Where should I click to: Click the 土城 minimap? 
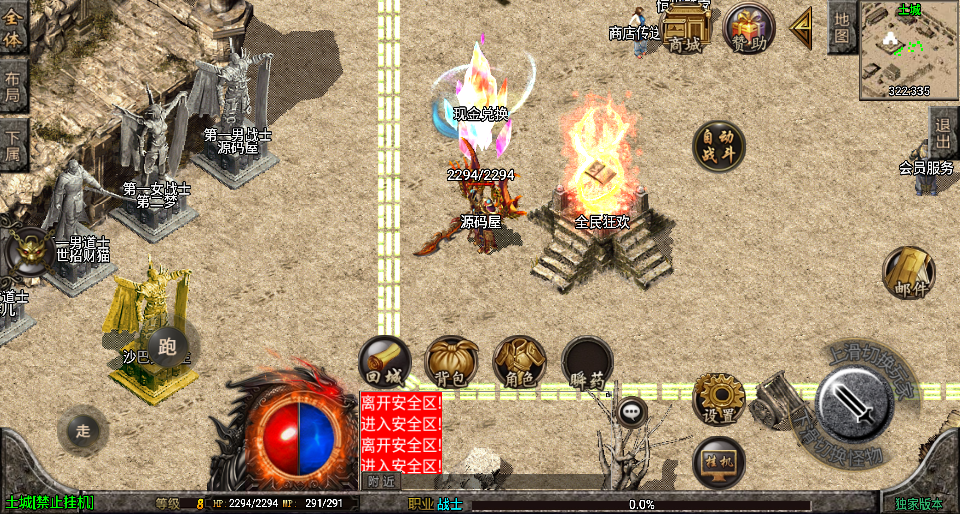point(908,49)
